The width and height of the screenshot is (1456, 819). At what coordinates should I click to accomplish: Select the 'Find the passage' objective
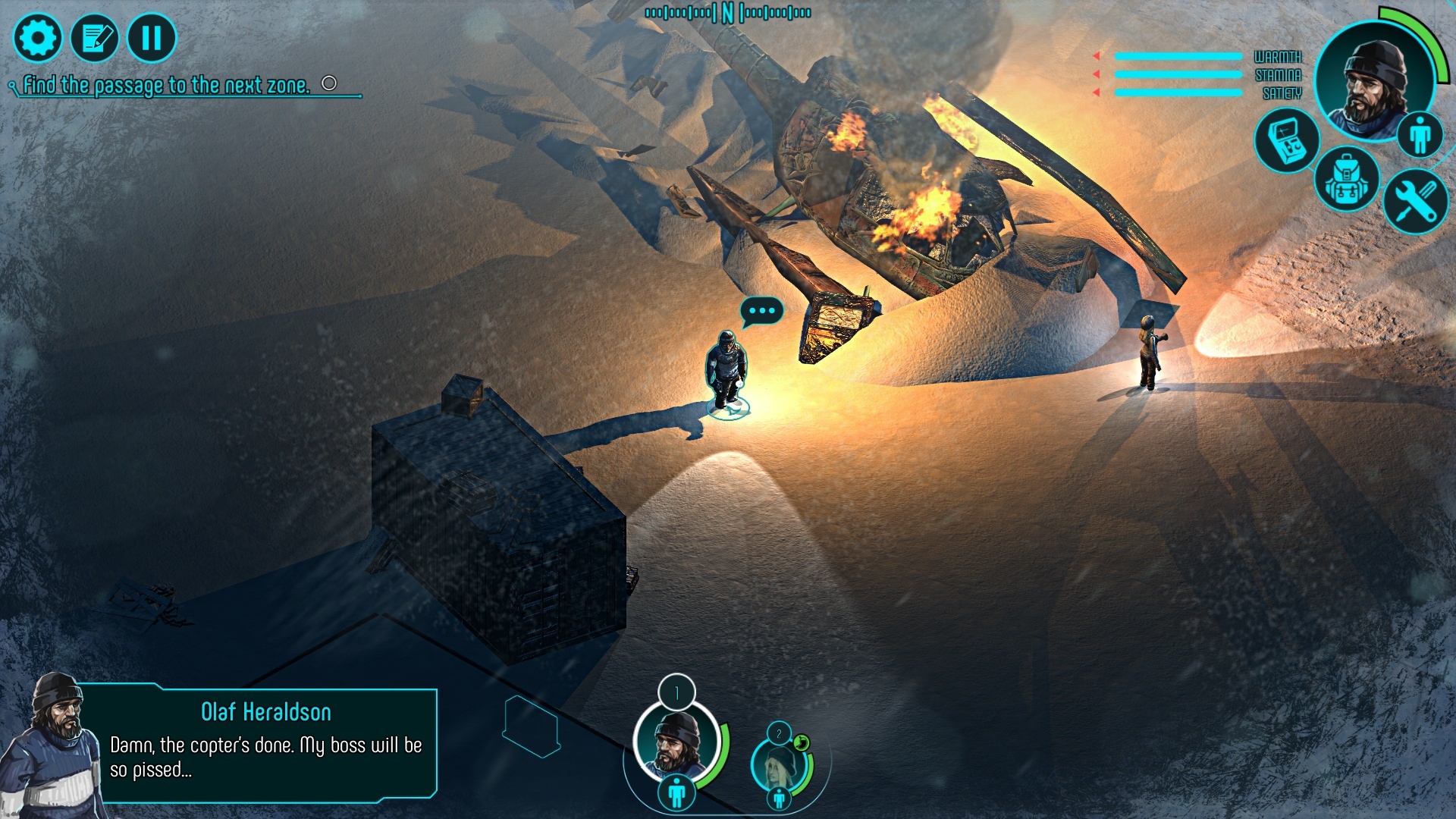click(x=166, y=85)
